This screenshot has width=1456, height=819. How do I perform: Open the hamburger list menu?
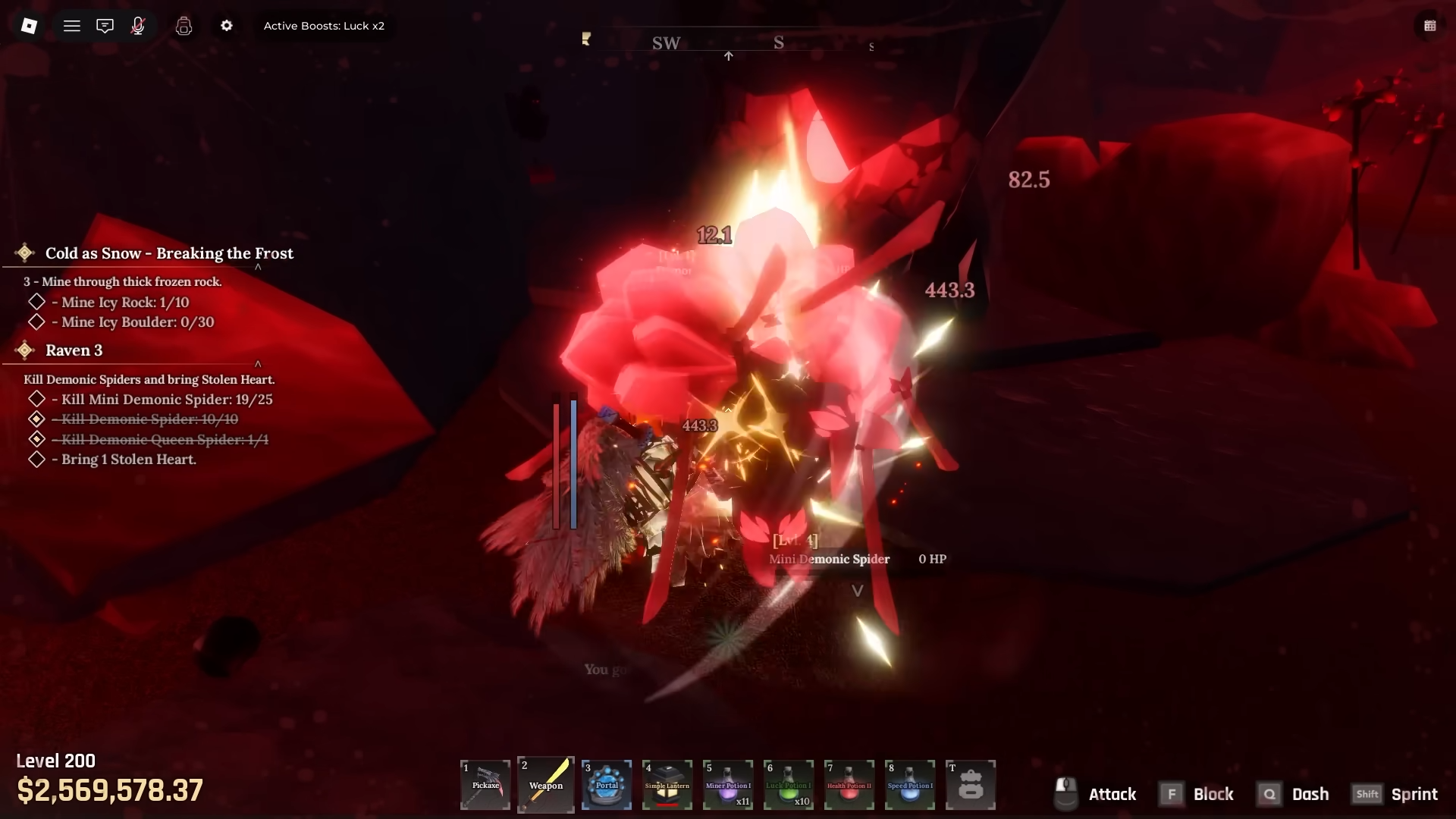point(72,26)
